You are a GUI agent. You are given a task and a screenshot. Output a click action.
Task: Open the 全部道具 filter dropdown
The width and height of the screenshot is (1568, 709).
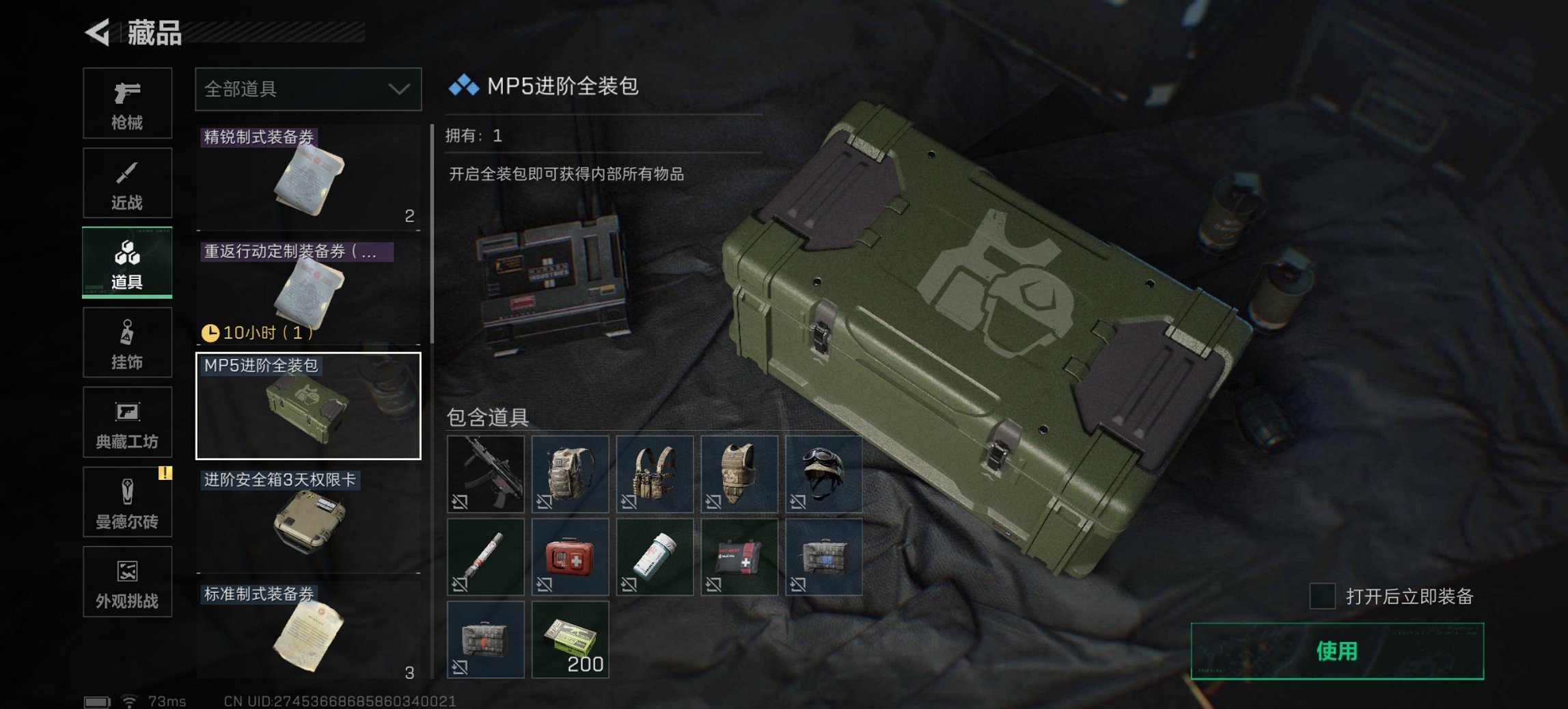pos(307,90)
